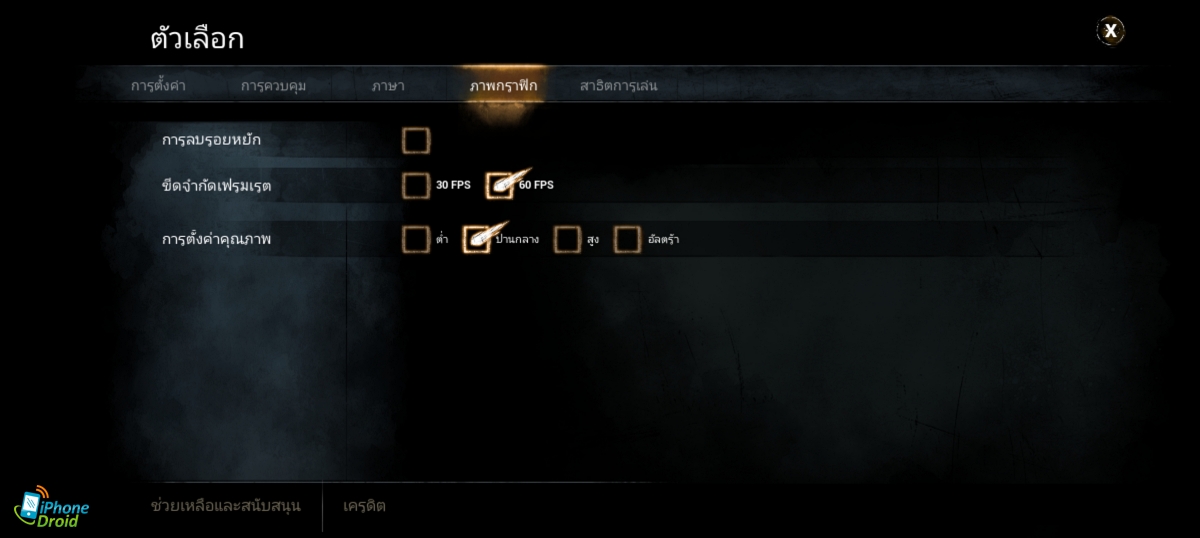Switch to the การตั้งค่า tab
The height and width of the screenshot is (538, 1200).
[x=158, y=86]
